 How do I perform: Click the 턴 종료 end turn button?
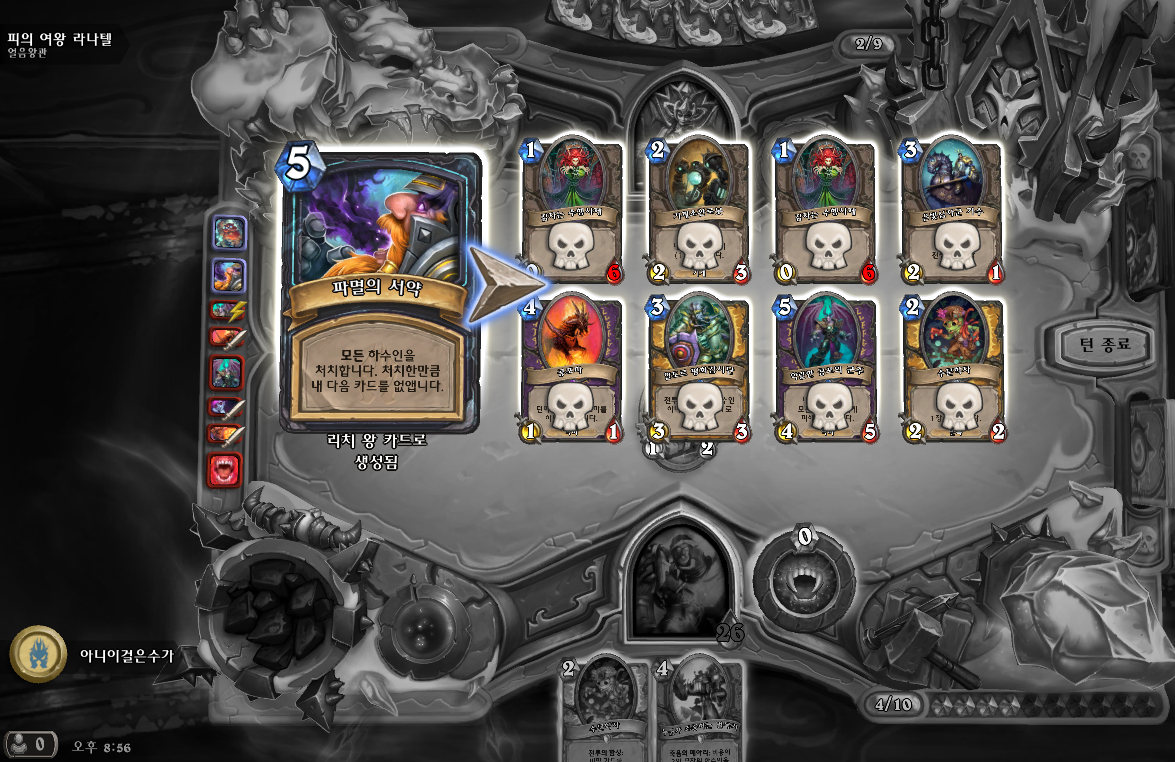1103,345
